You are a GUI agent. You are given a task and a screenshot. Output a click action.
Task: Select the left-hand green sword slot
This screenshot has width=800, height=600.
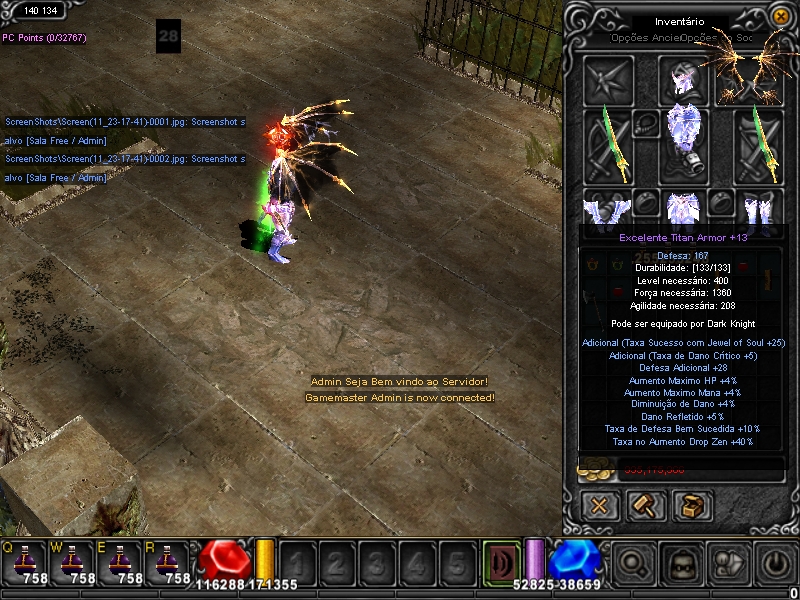click(x=606, y=144)
